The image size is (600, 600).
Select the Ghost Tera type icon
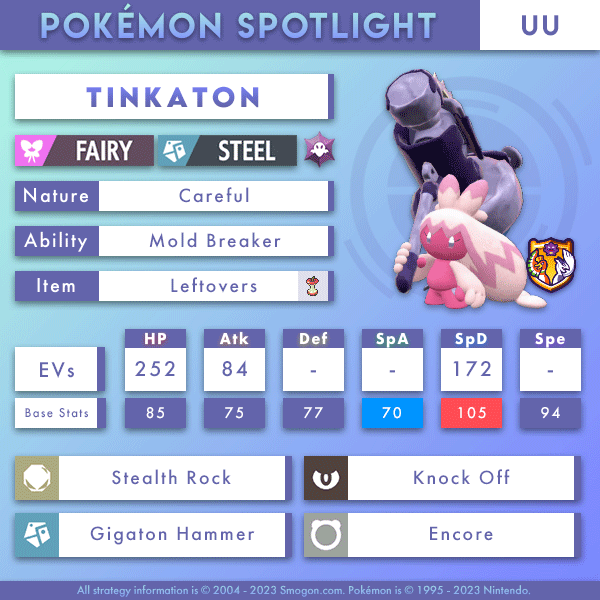tap(319, 151)
